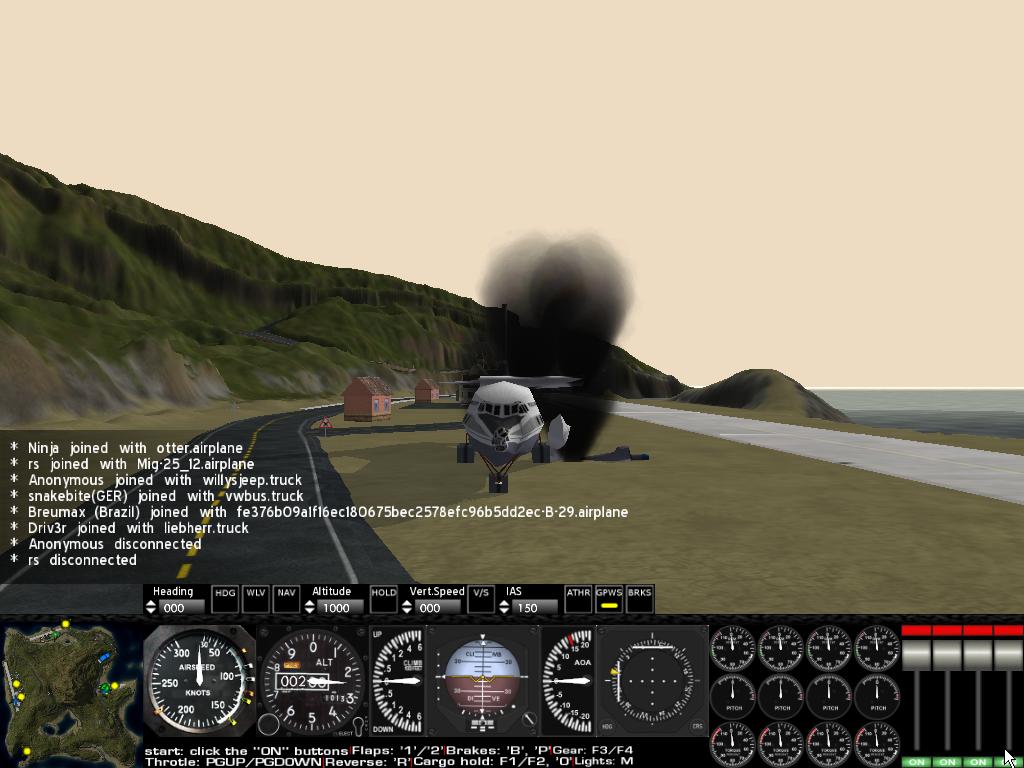The width and height of the screenshot is (1024, 768).
Task: Toggle the HDG autopilot button
Action: point(226,598)
